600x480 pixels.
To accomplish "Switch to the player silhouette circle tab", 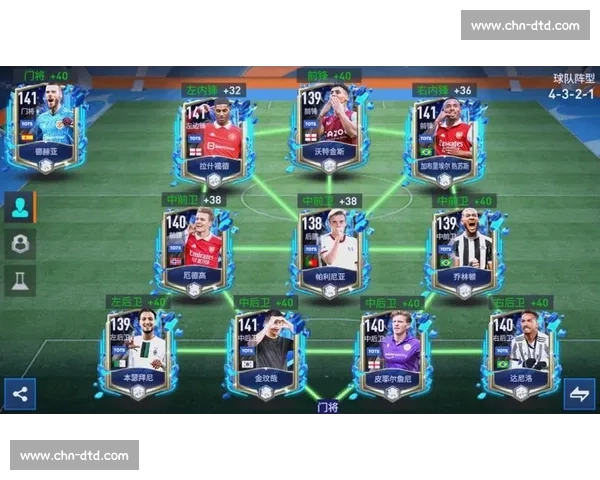I will point(20,243).
